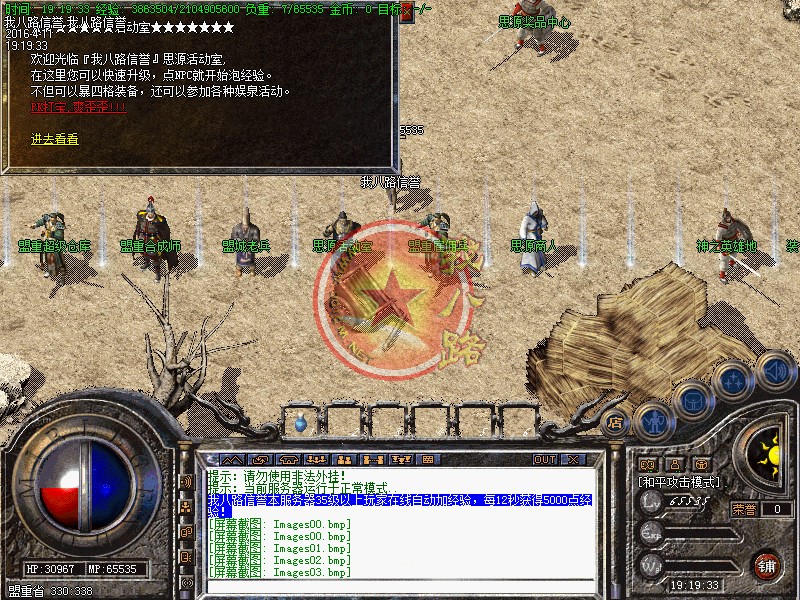The image size is (800, 600).
Task: Click the yellow 进去看看 dialogue link
Action: [x=55, y=139]
